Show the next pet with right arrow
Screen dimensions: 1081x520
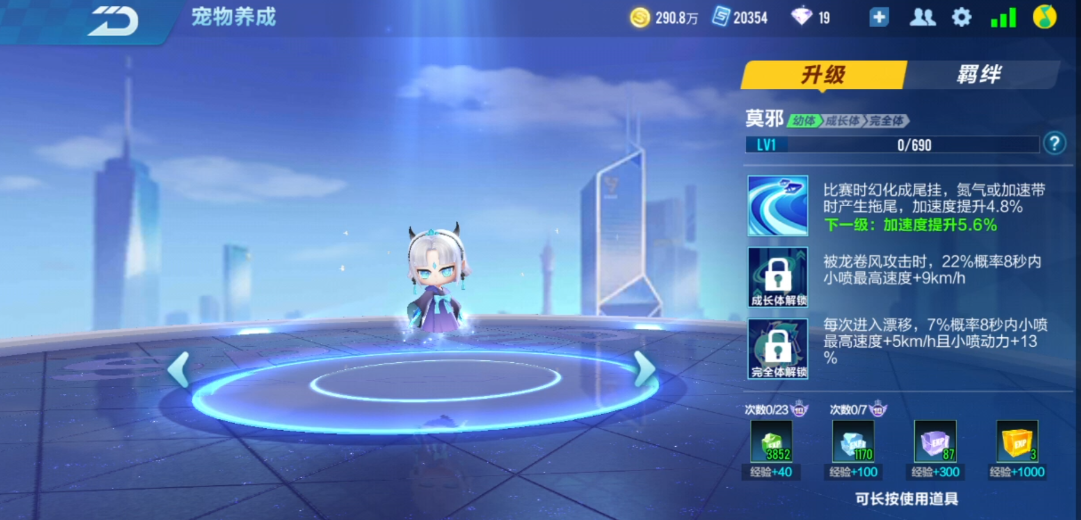click(645, 370)
